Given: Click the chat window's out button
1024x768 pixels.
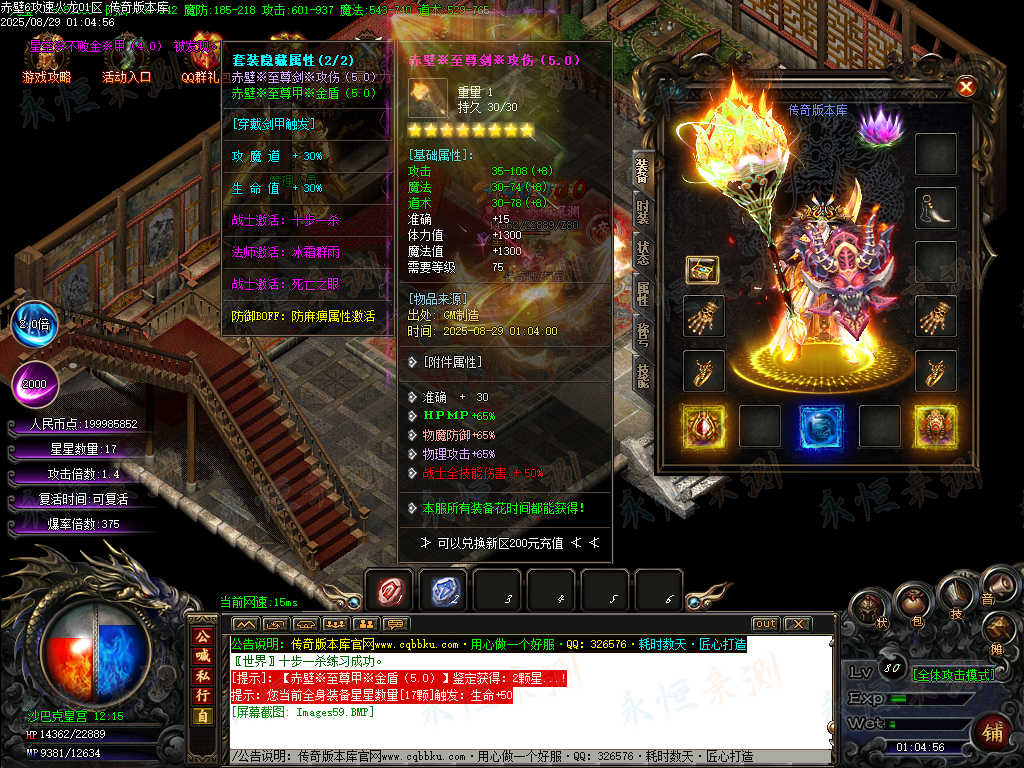Looking at the screenshot, I should [765, 624].
